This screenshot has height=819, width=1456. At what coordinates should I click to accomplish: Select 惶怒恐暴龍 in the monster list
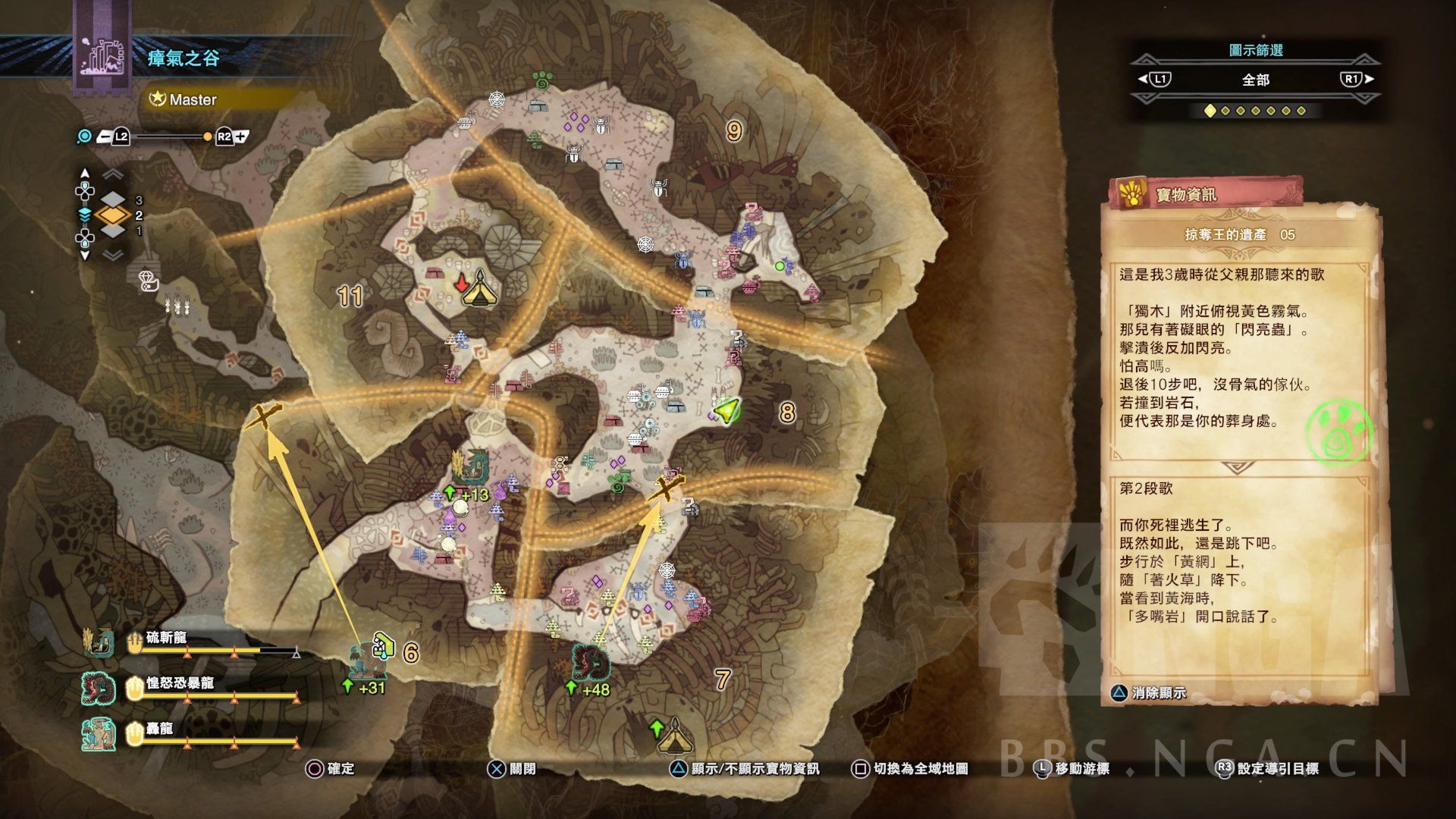179,684
